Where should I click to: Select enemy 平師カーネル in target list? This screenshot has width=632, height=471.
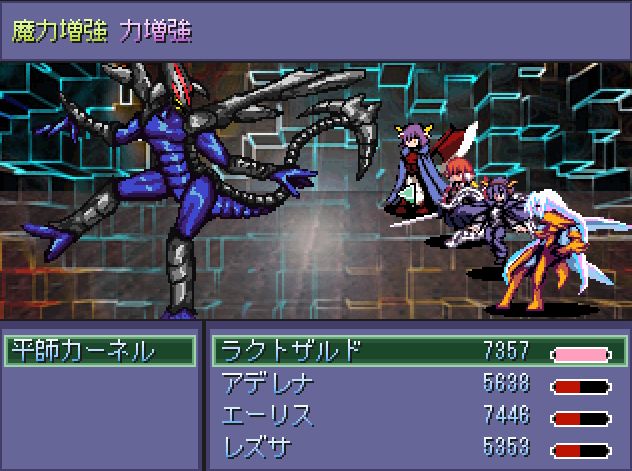98,351
